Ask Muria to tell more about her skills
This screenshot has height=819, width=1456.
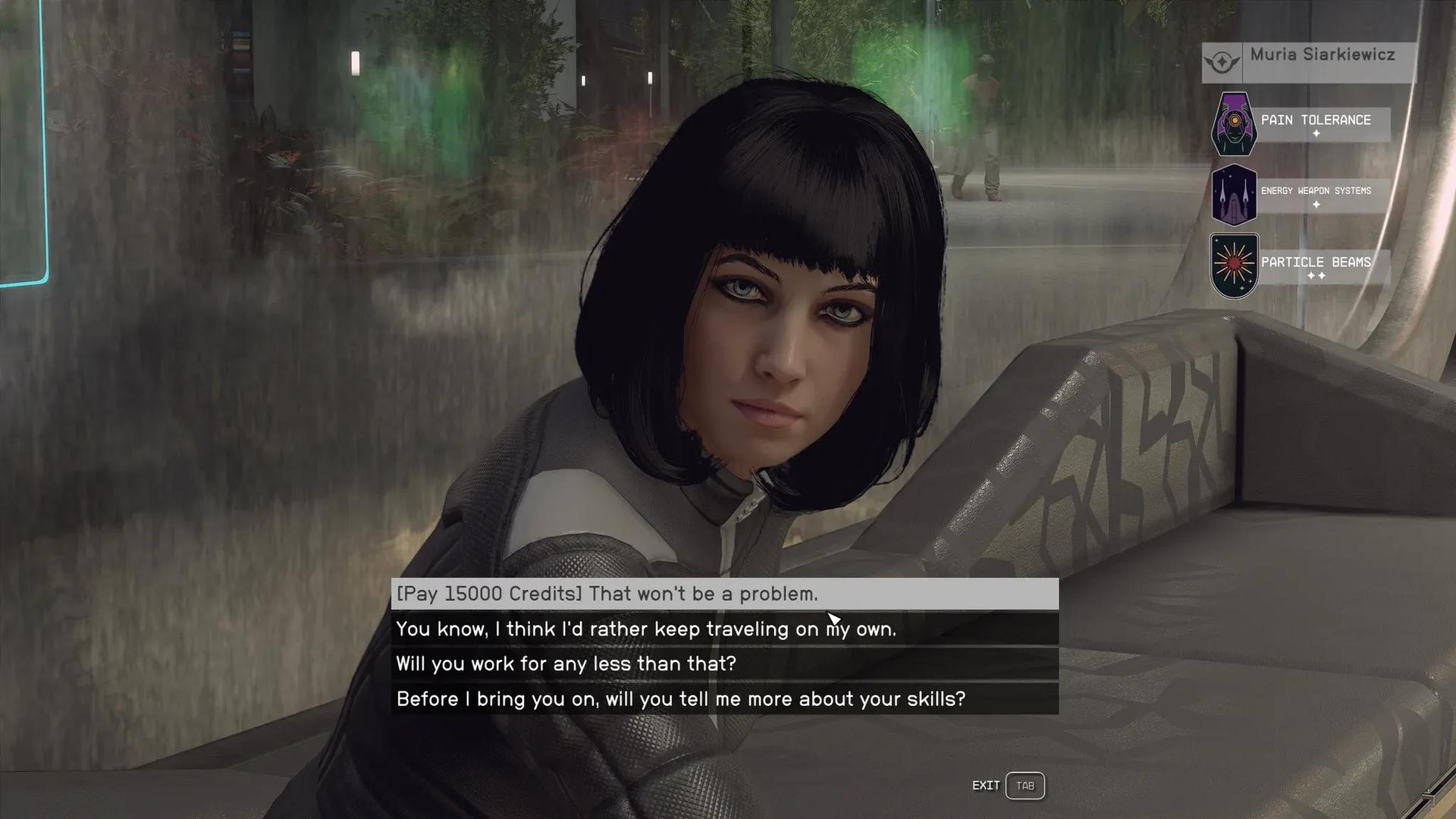coord(724,698)
